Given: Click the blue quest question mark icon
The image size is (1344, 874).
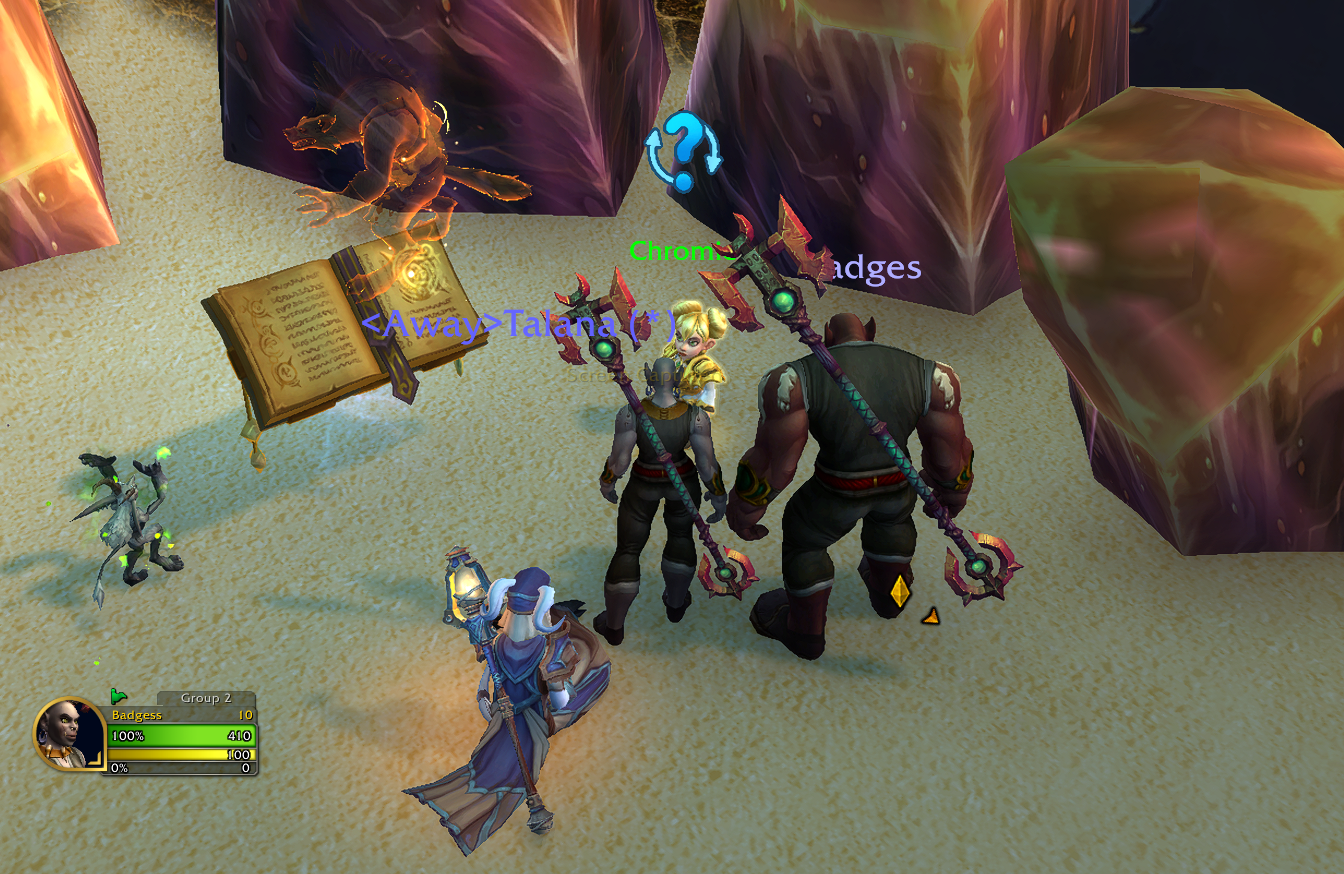Looking at the screenshot, I should point(683,152).
